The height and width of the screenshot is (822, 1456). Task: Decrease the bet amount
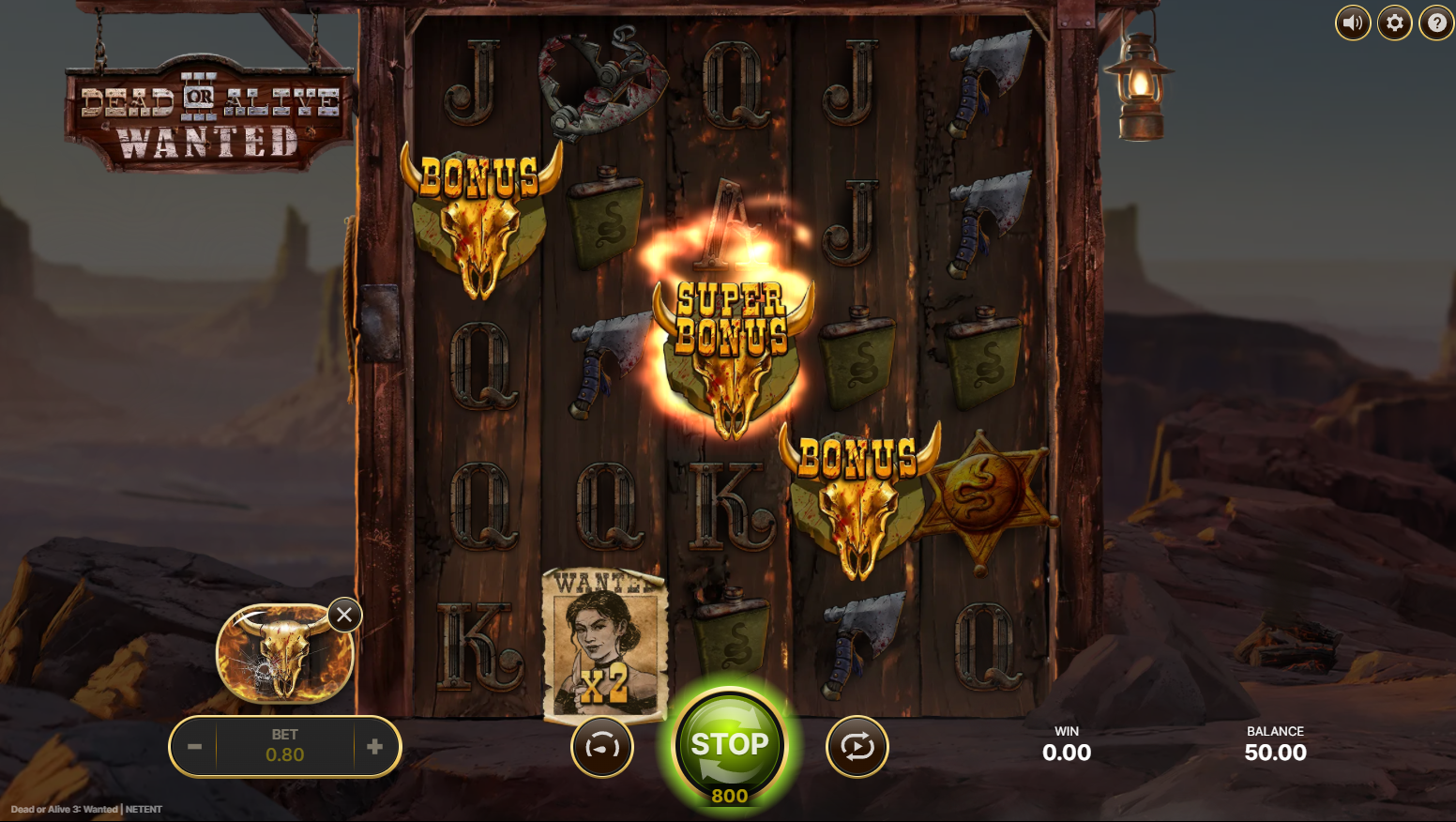pos(196,746)
